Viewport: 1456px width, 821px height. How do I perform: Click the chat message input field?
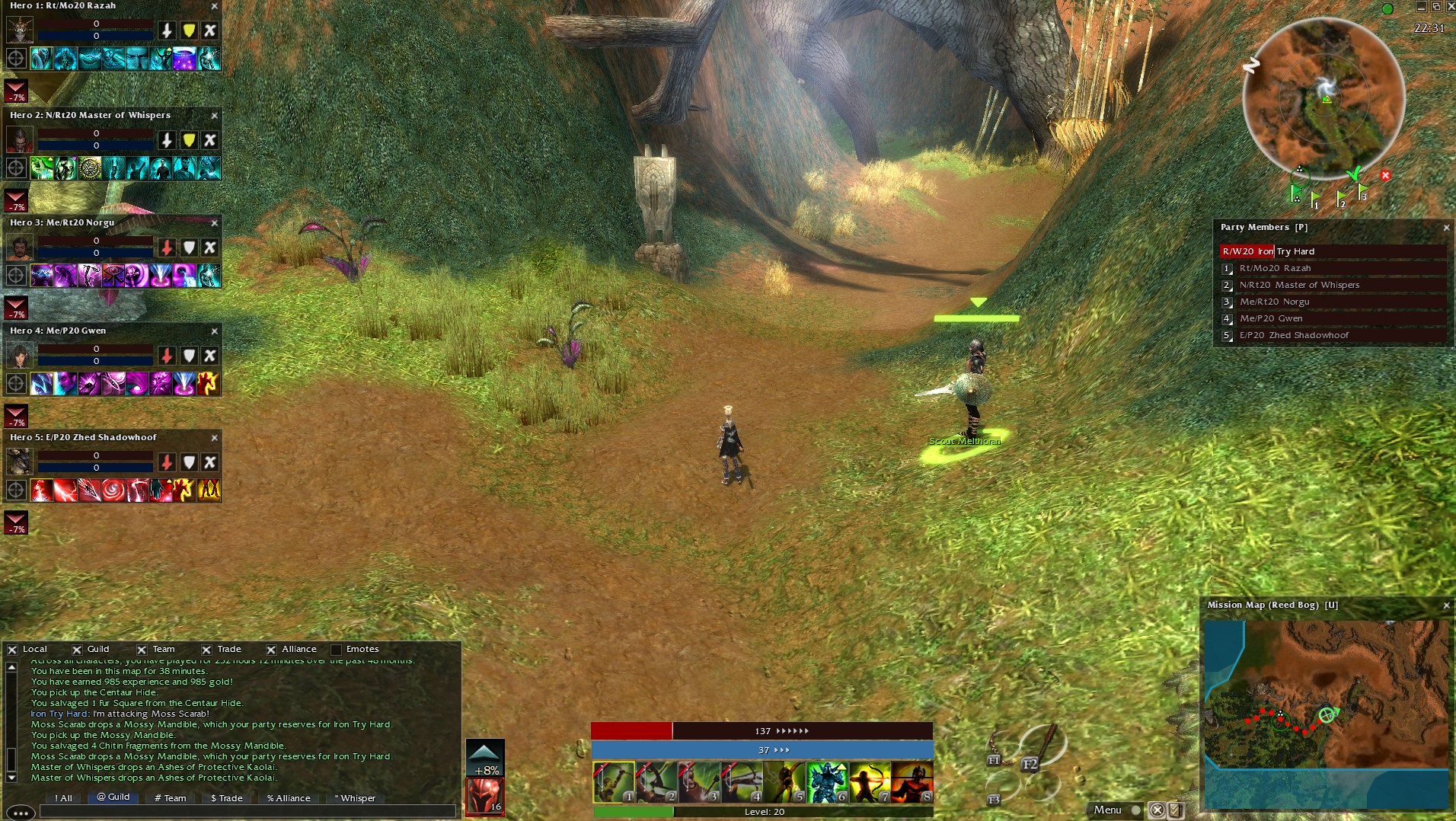247,812
